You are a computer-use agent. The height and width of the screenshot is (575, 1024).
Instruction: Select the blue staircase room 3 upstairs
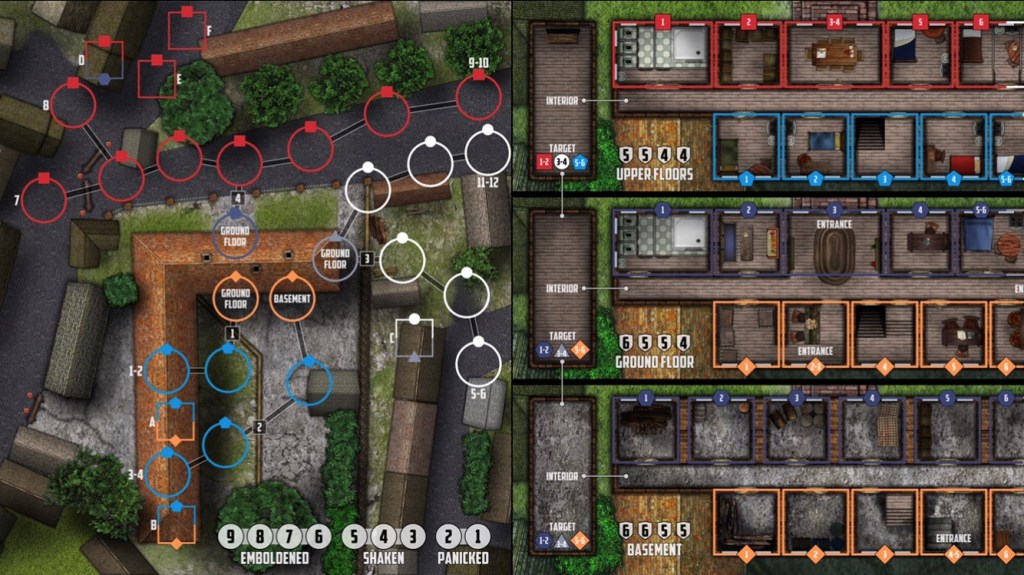coord(884,146)
